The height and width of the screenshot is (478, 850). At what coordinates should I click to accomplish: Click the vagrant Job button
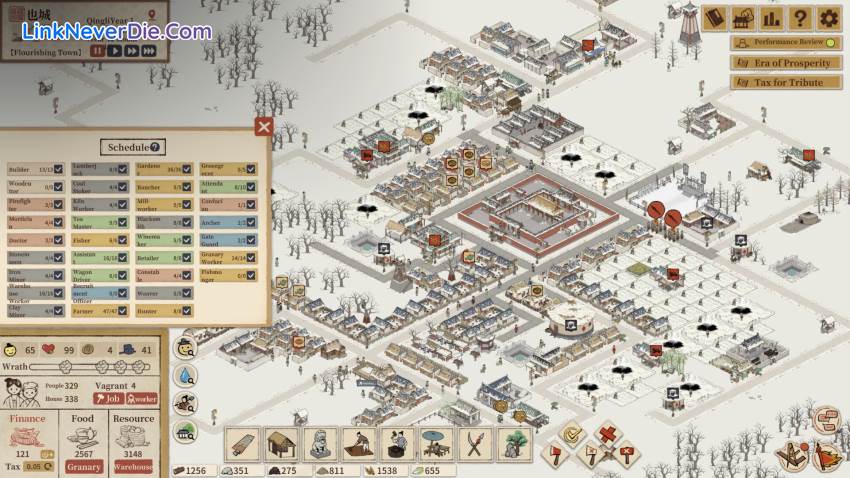106,398
